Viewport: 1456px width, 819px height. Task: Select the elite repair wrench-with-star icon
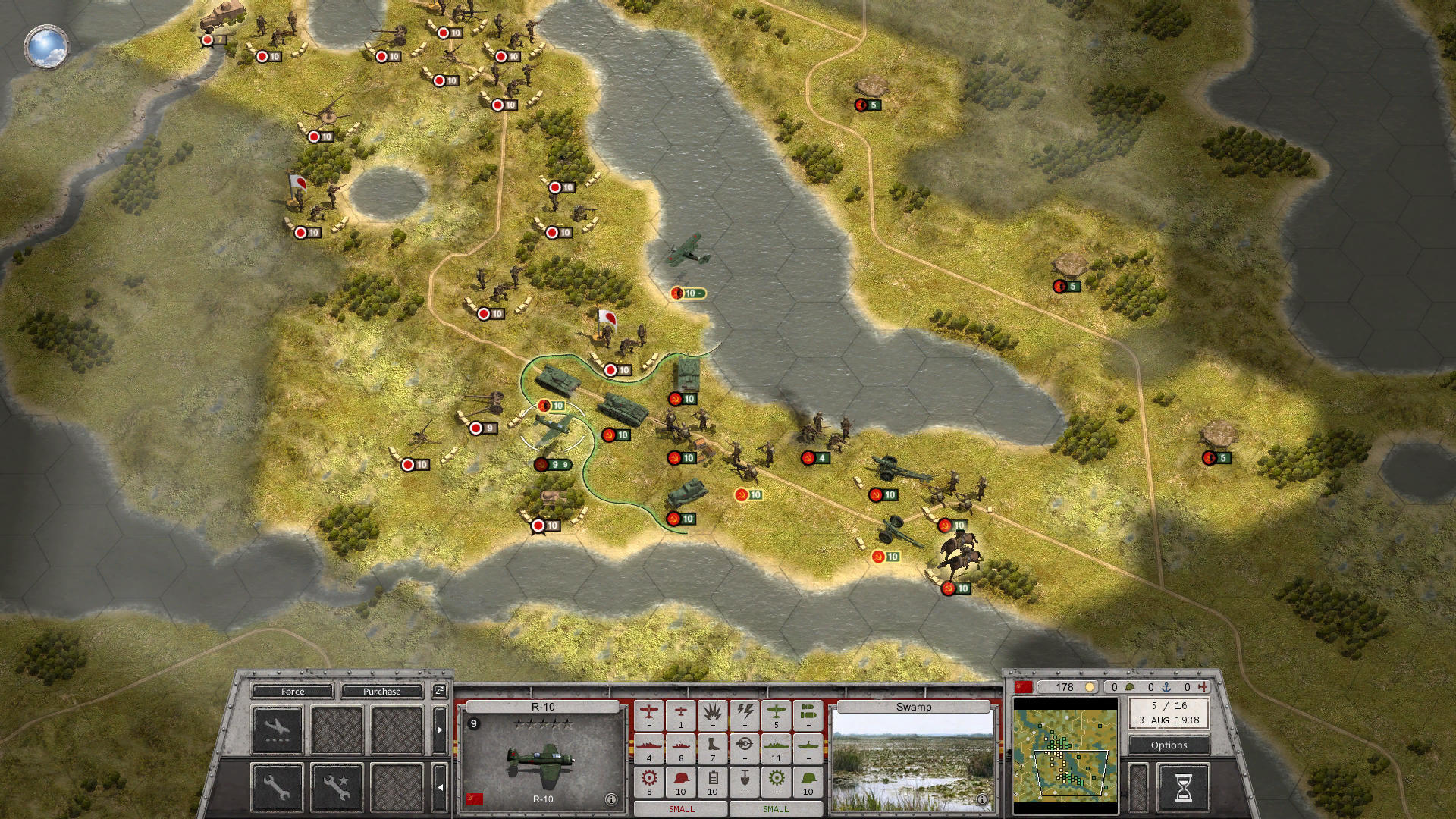tap(337, 789)
